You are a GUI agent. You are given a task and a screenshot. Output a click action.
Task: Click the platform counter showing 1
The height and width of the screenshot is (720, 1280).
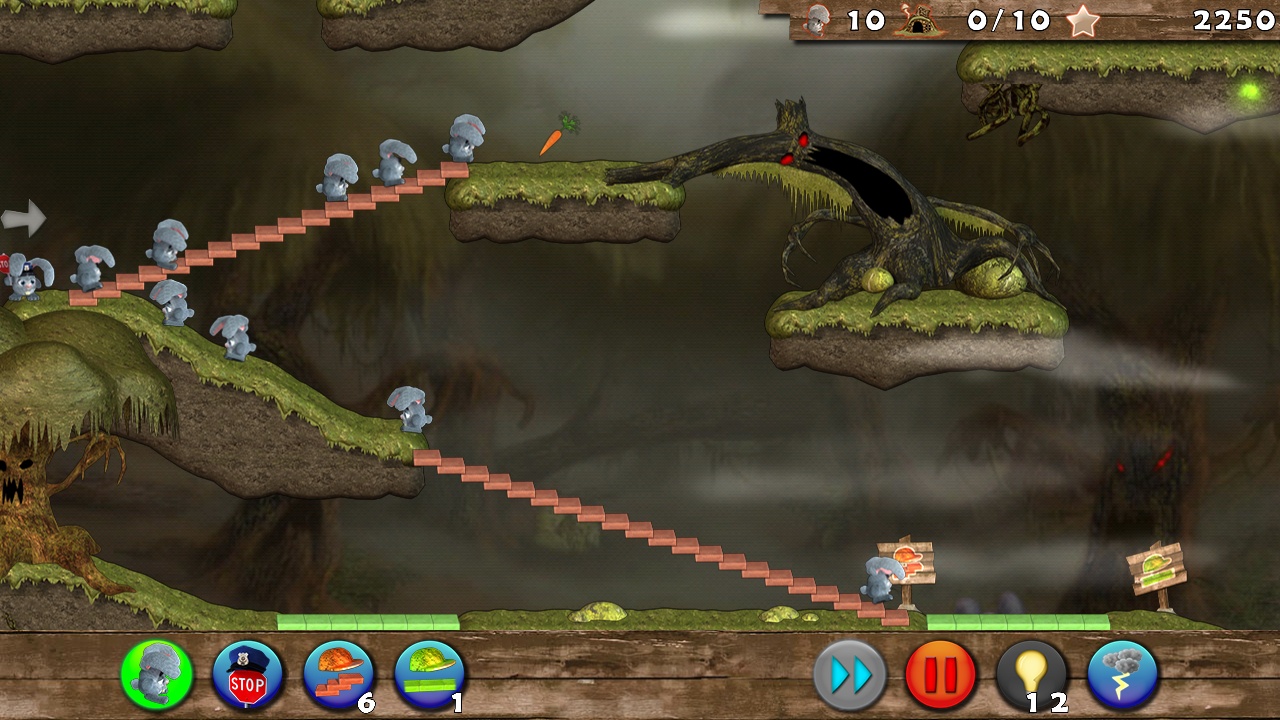click(455, 704)
